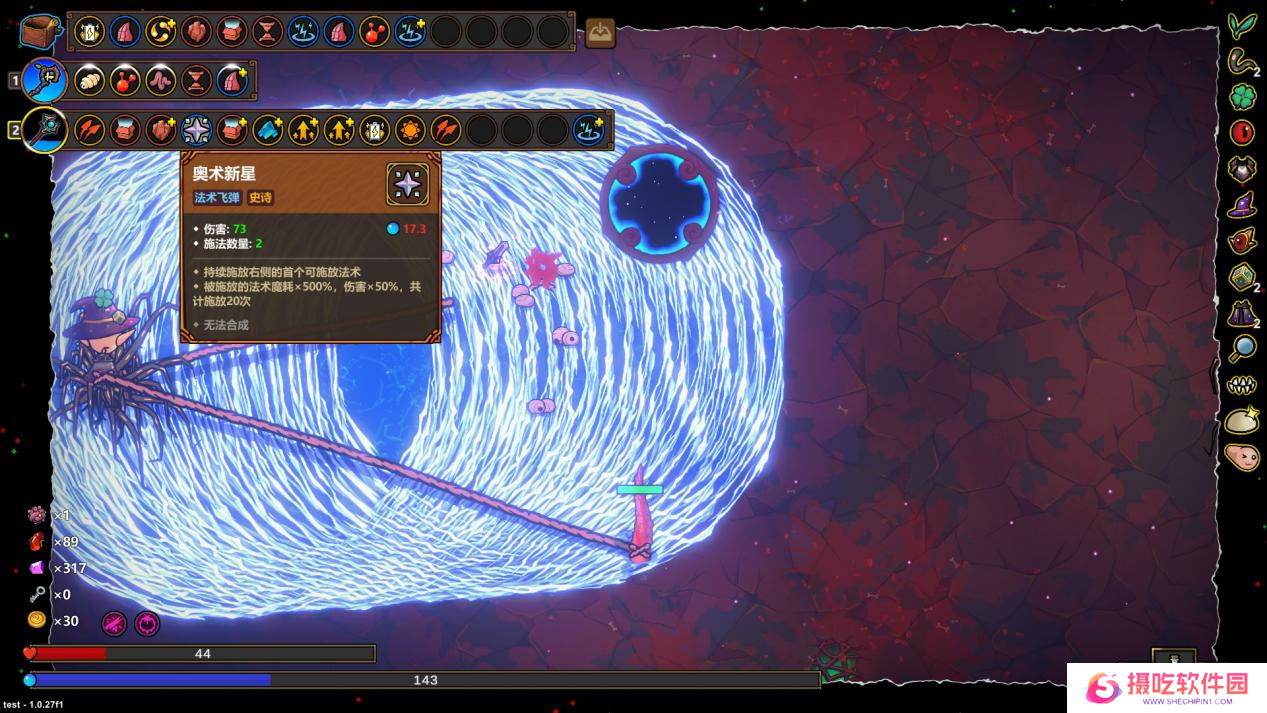Open the treasure chest spell inventory
Viewport: 1267px width, 713px height.
[x=40, y=32]
